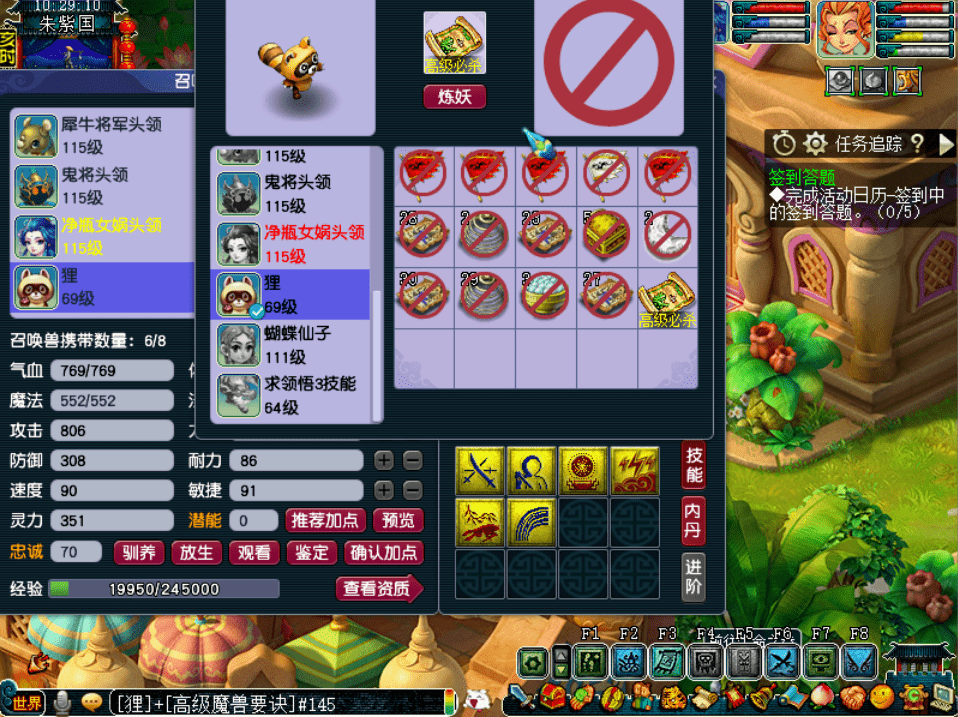Add a point to 耐力 with plus
This screenshot has width=958, height=717.
384,461
